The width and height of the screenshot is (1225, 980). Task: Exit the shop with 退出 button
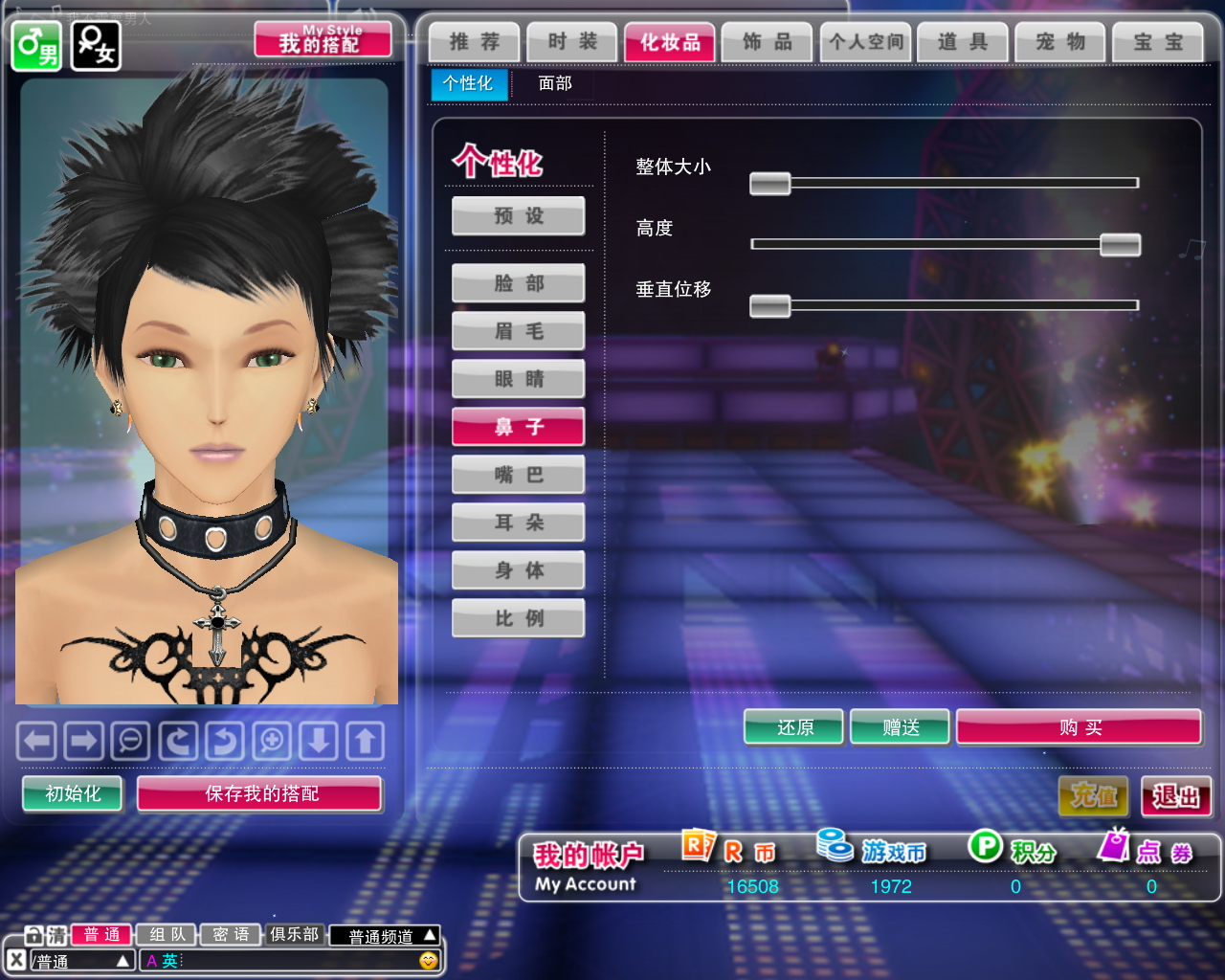click(1175, 796)
